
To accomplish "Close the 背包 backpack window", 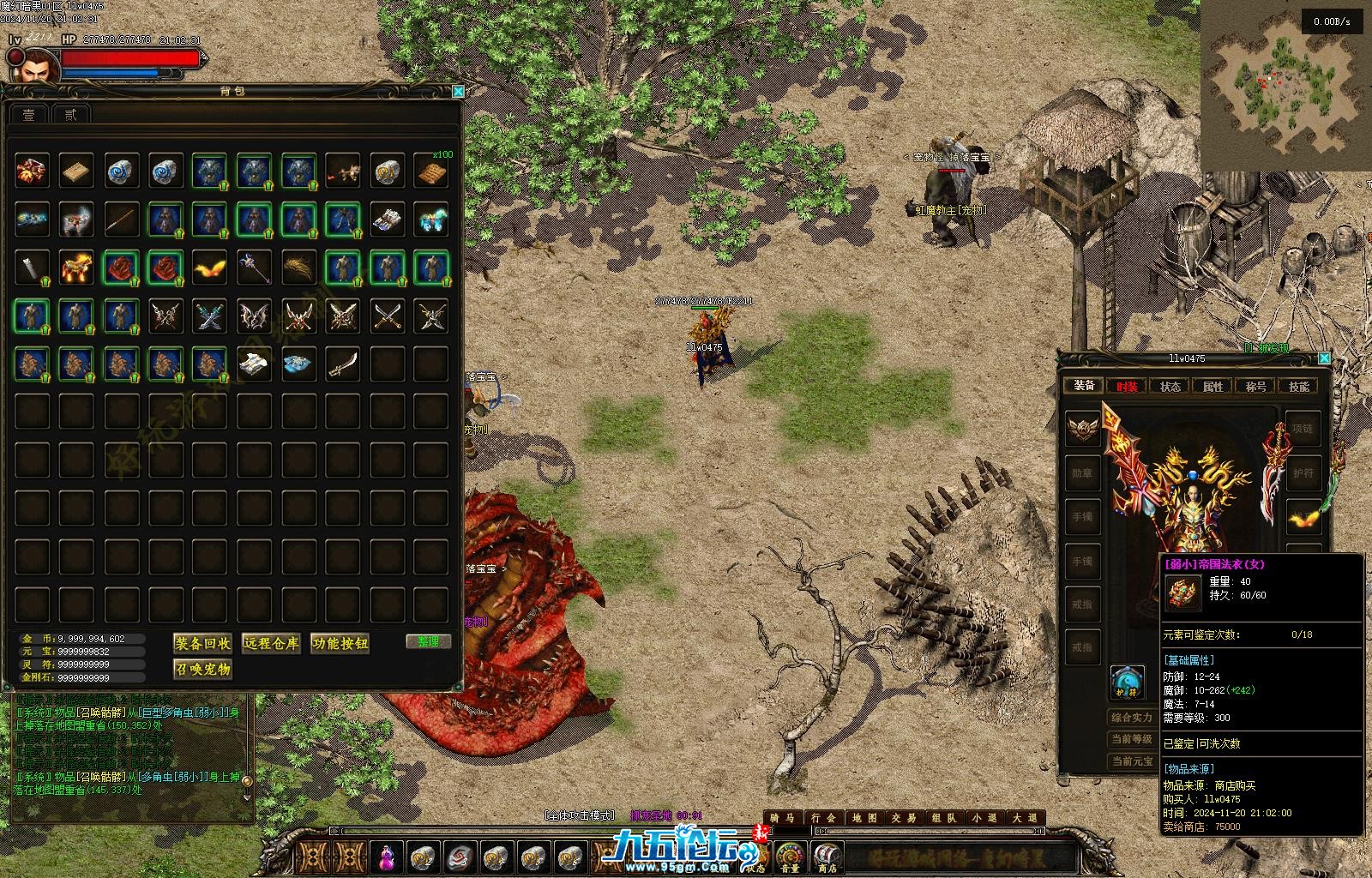I will pyautogui.click(x=458, y=91).
